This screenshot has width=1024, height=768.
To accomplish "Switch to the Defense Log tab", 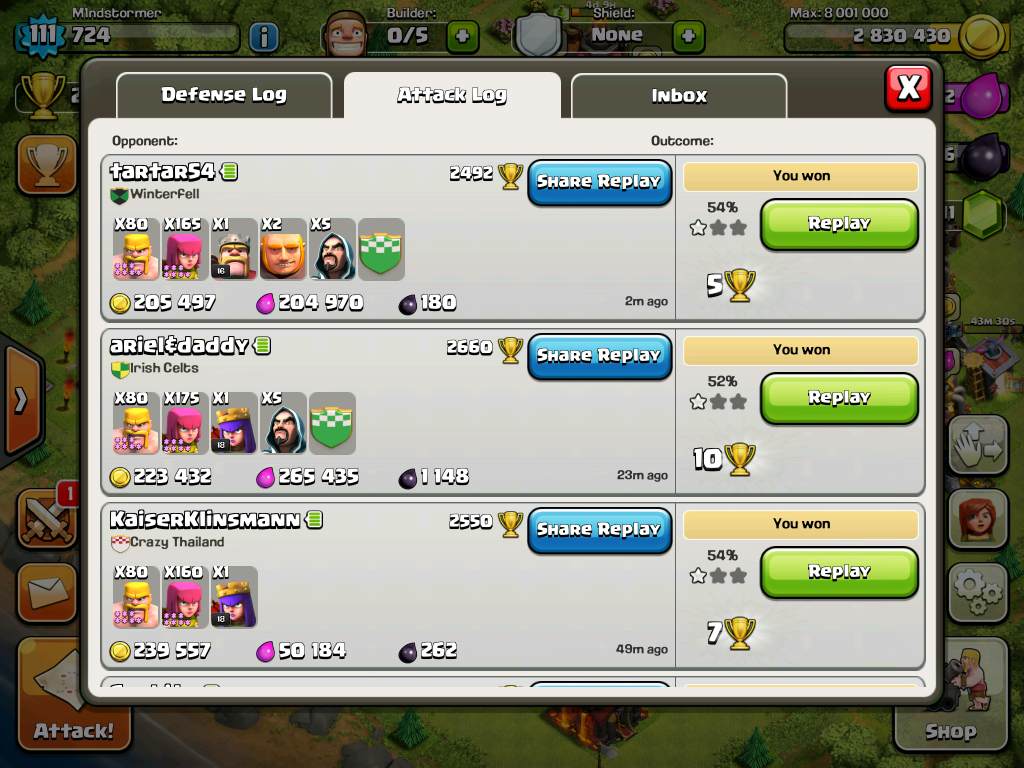I will 224,96.
